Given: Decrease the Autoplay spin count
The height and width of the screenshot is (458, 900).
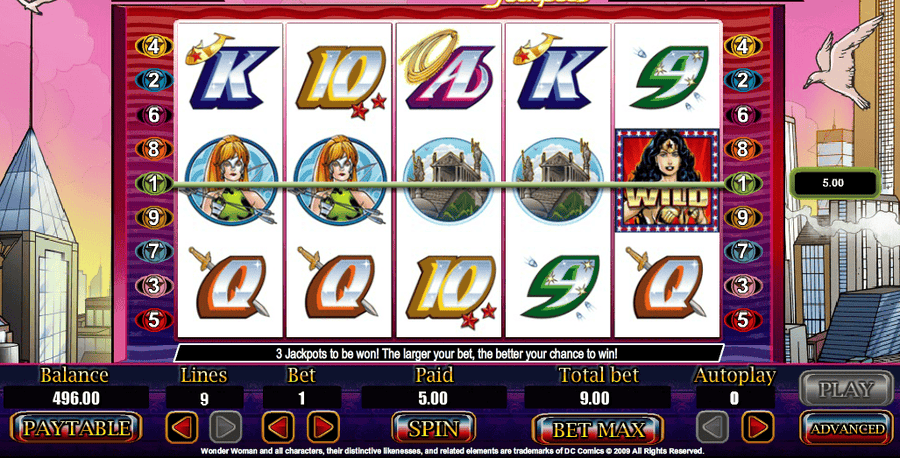Looking at the screenshot, I should (x=712, y=429).
